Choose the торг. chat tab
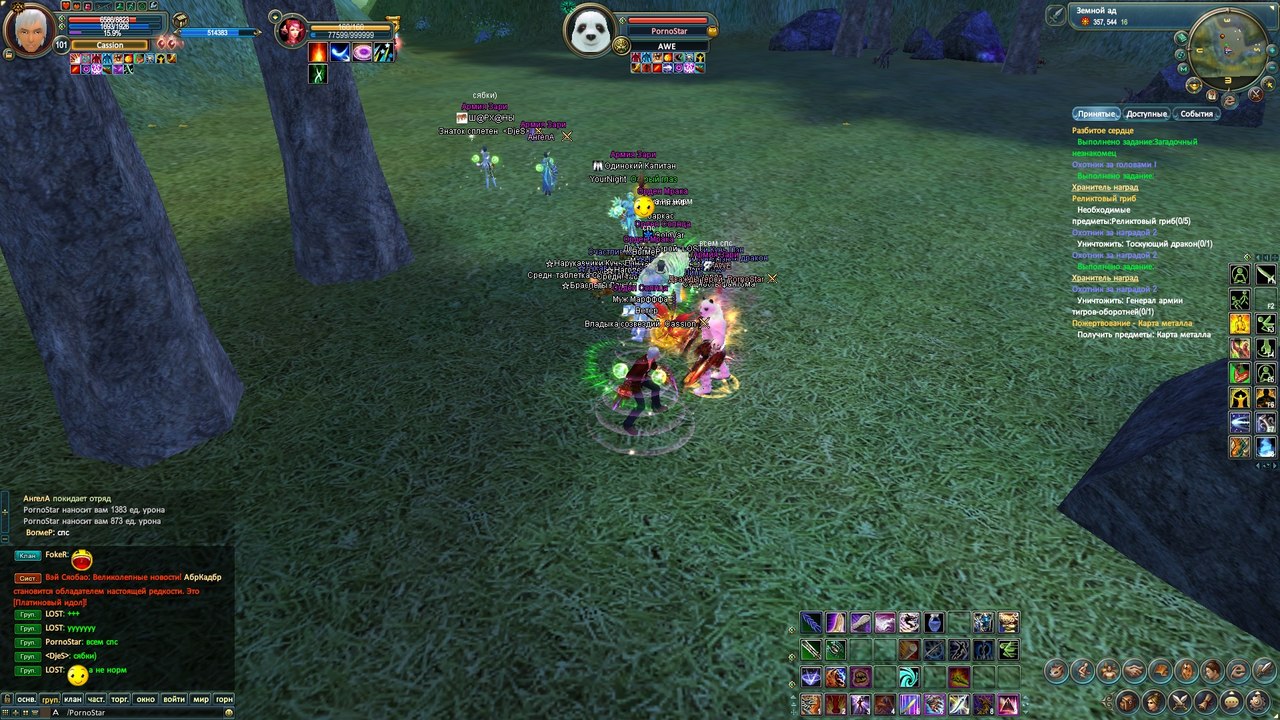 [x=121, y=699]
